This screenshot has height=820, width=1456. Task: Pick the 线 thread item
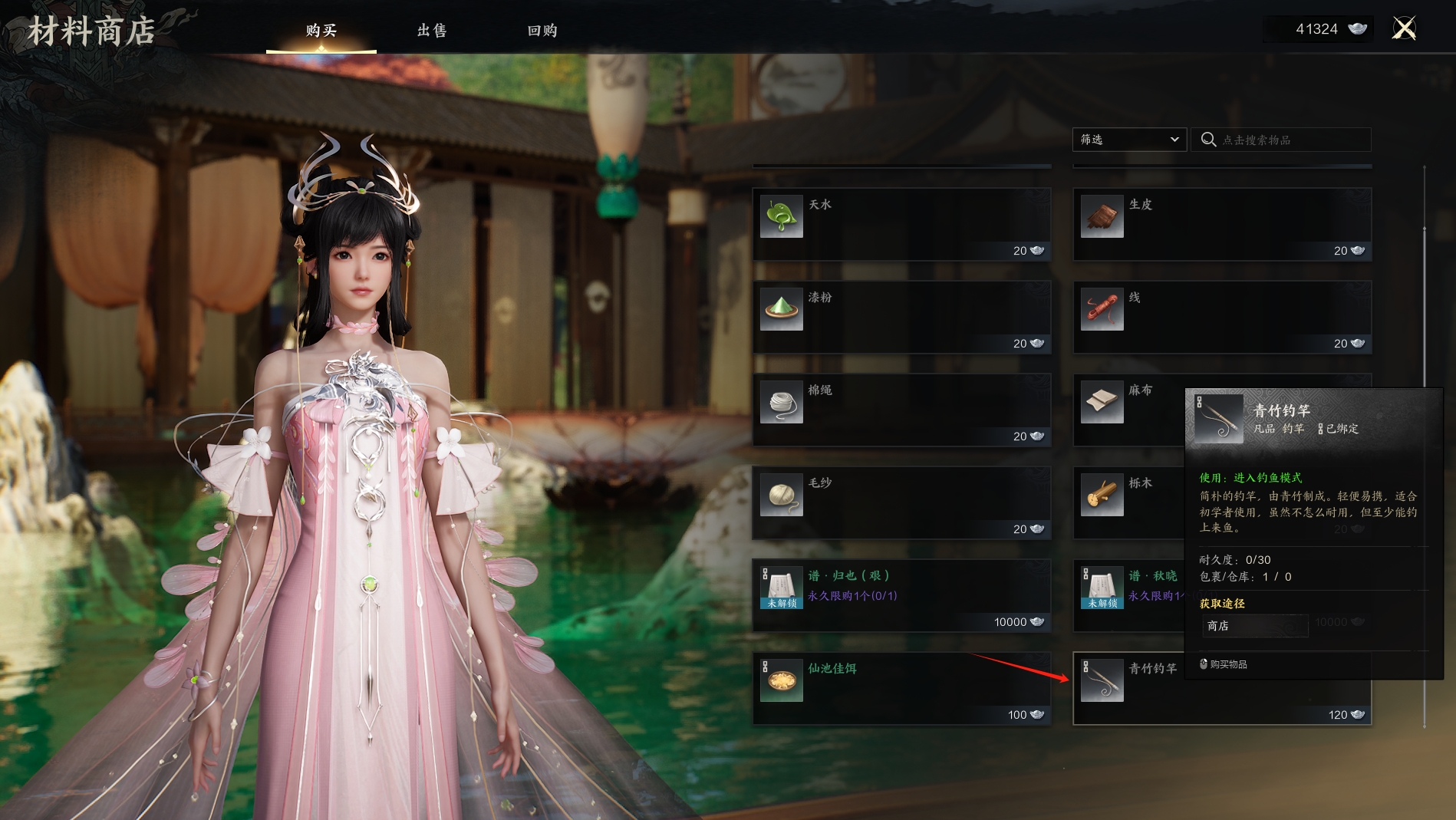point(1221,318)
